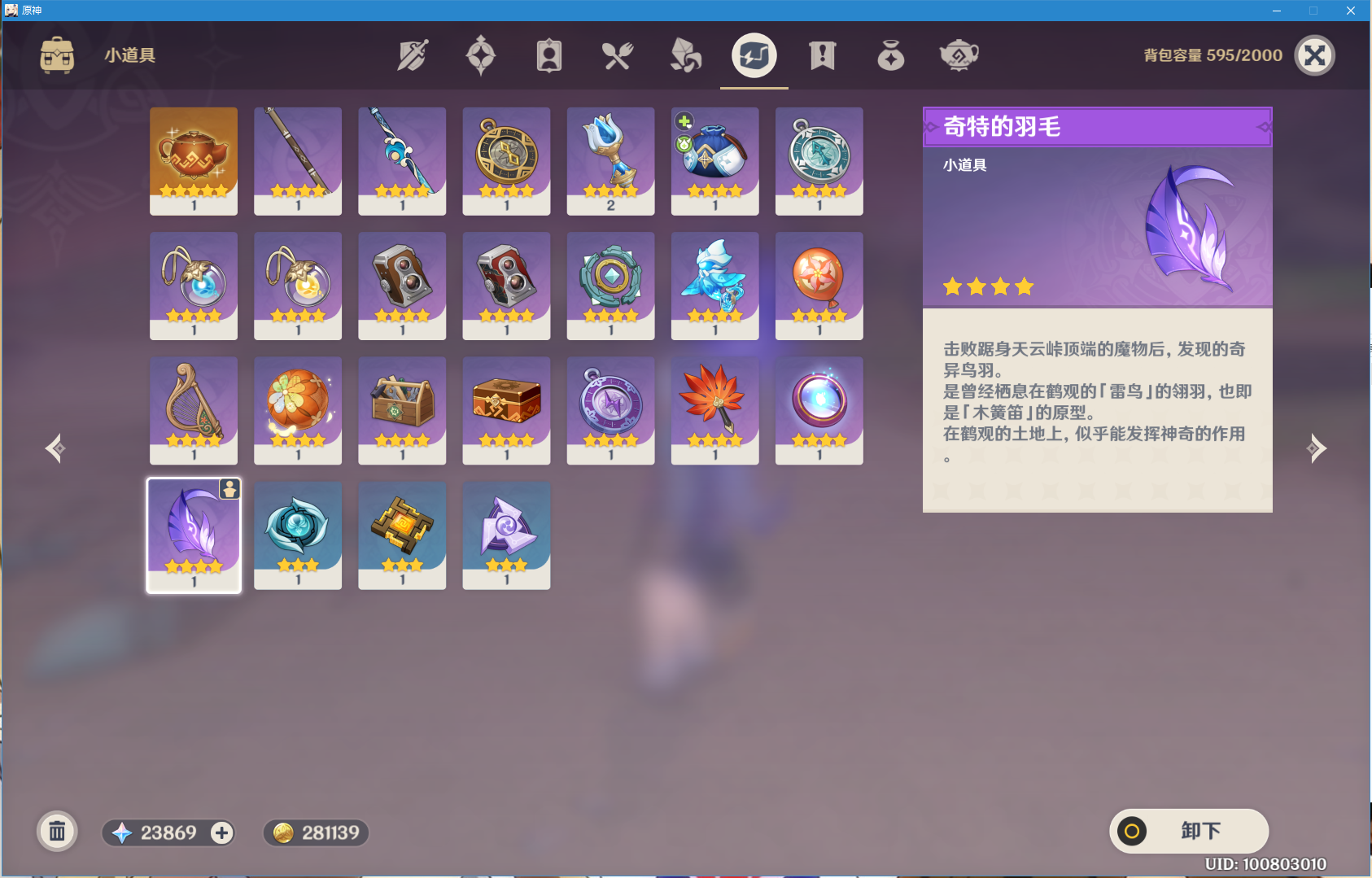Viewport: 1372px width, 878px height.
Task: Switch to the Artifacts inventory tab
Action: pyautogui.click(x=481, y=55)
